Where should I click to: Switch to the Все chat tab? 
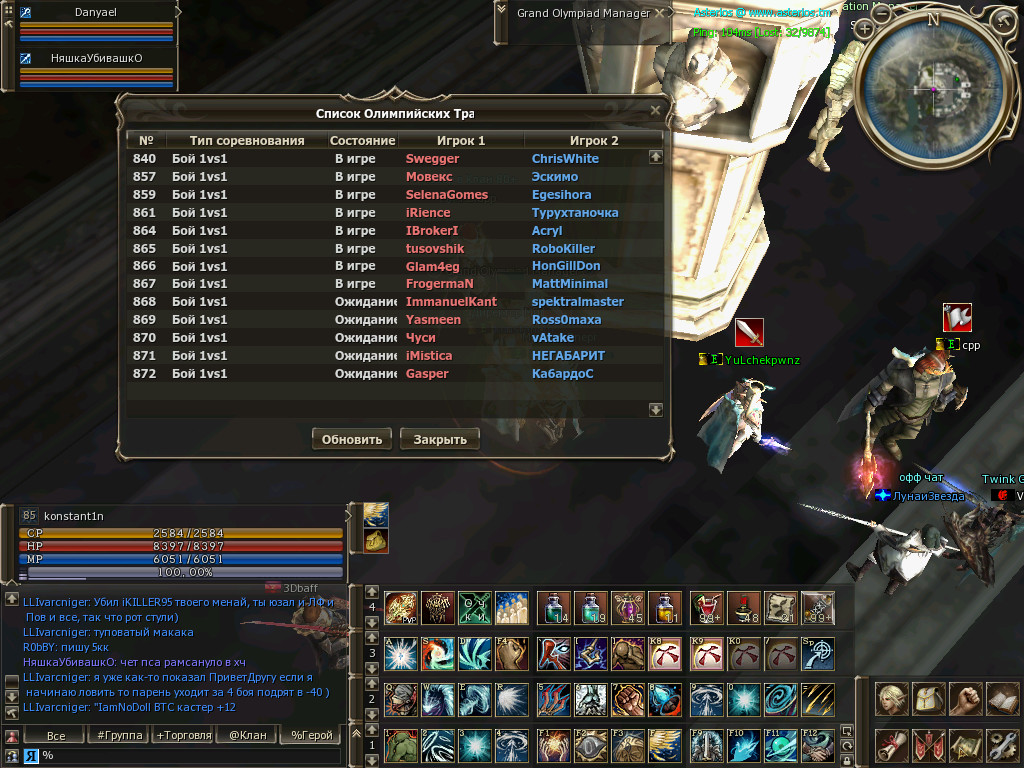click(56, 736)
